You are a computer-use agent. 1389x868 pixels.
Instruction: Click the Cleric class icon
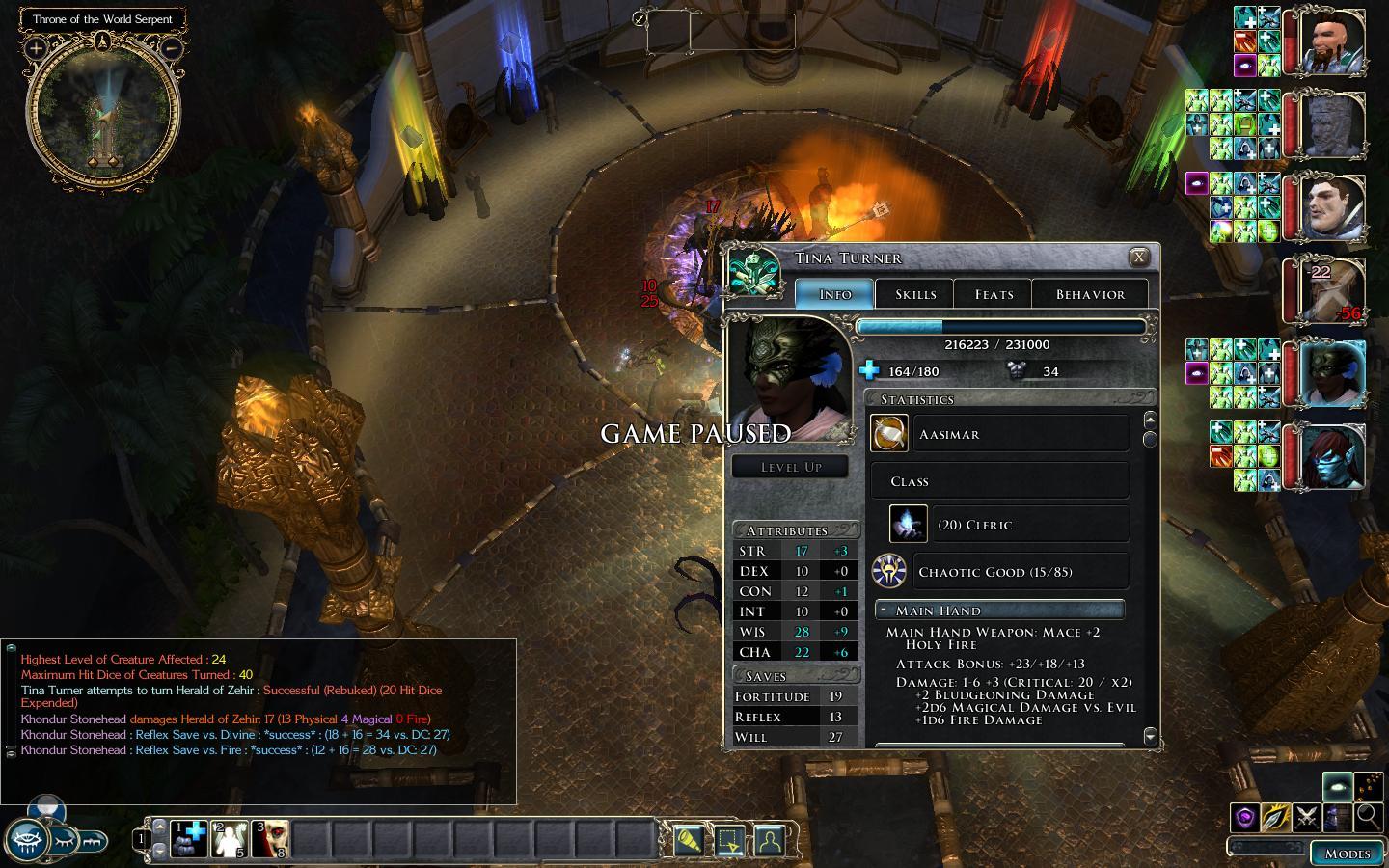point(907,524)
